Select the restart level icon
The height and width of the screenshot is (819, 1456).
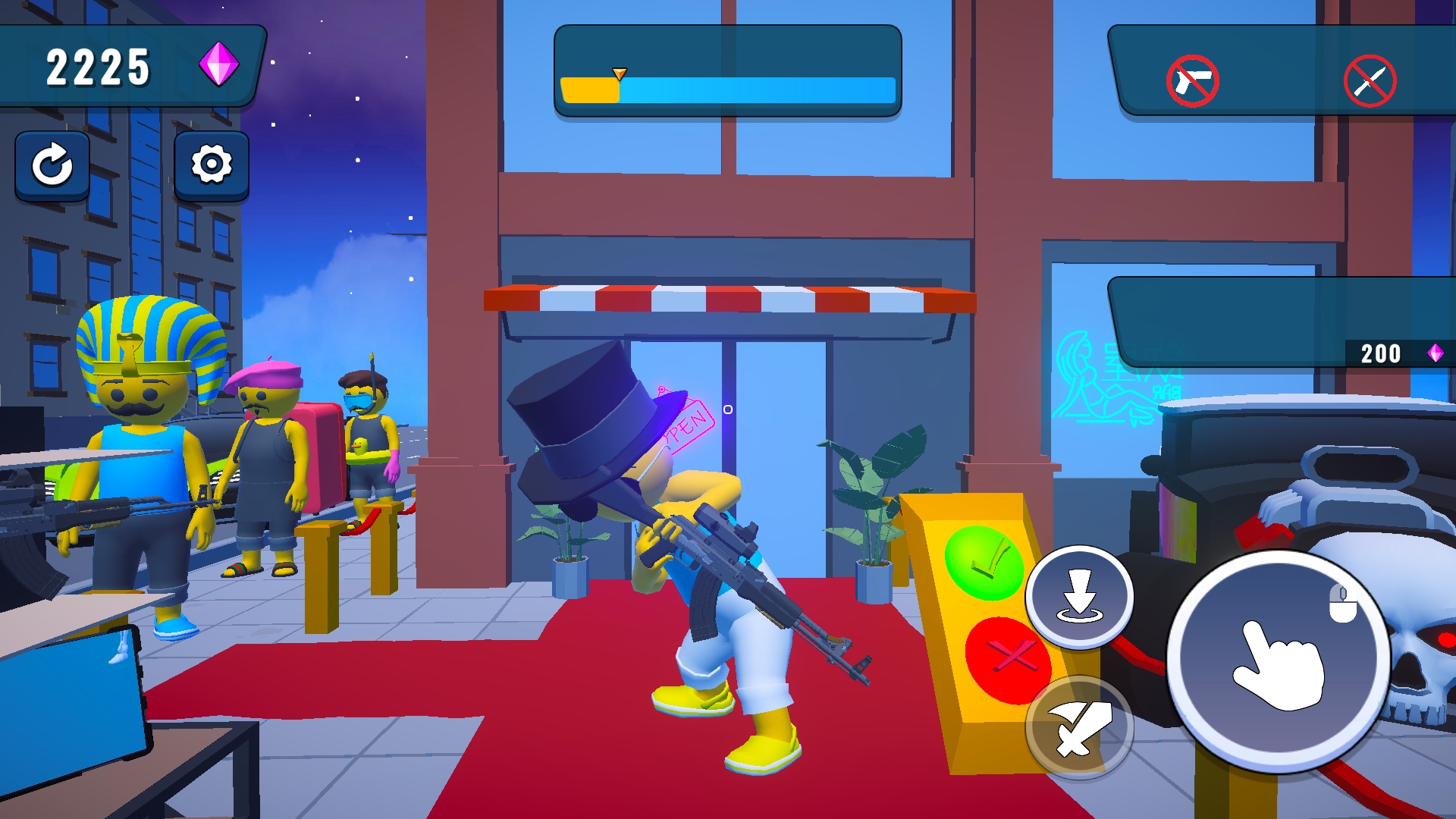coord(52,165)
